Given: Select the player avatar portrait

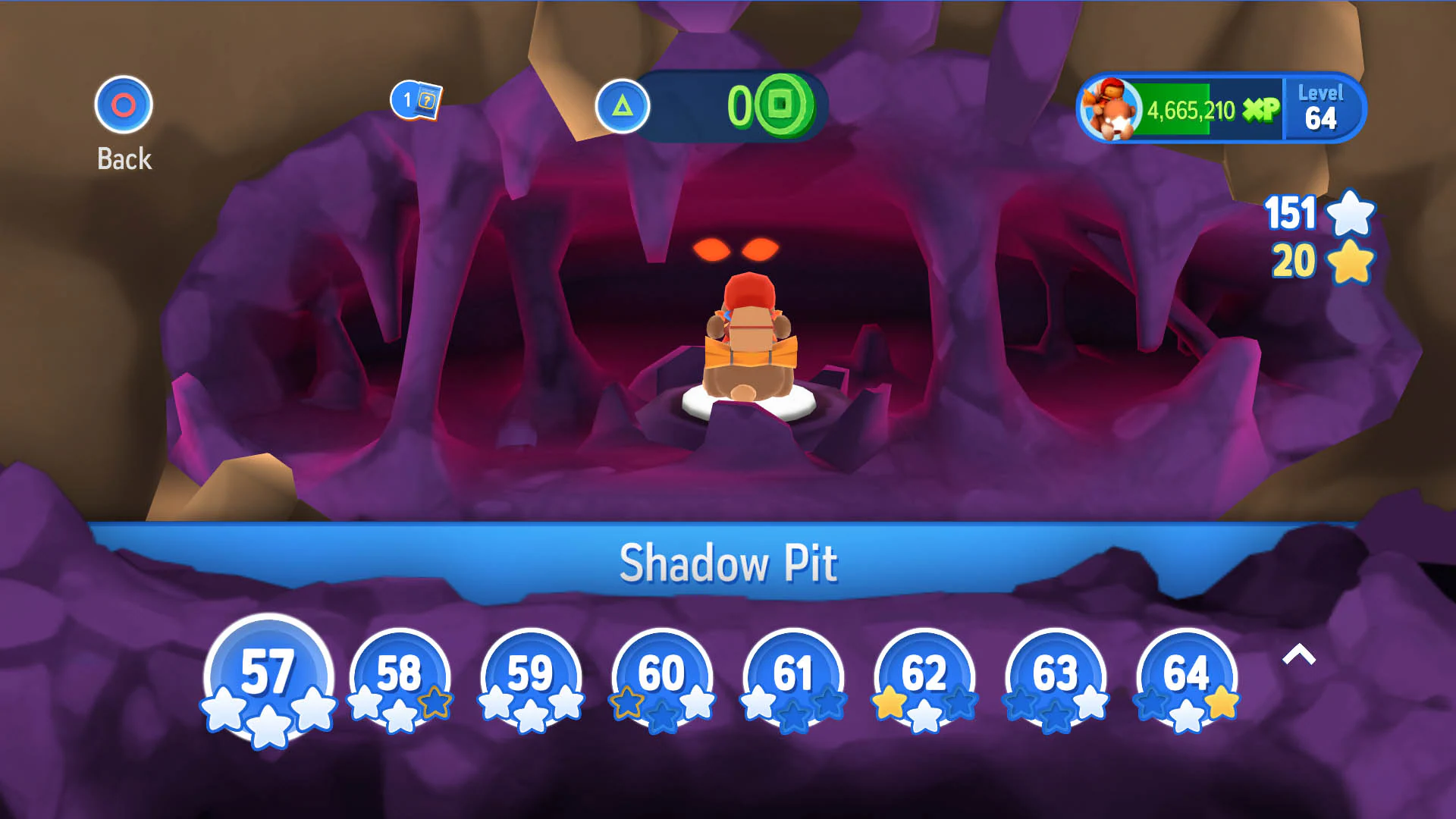Looking at the screenshot, I should coord(1112,108).
